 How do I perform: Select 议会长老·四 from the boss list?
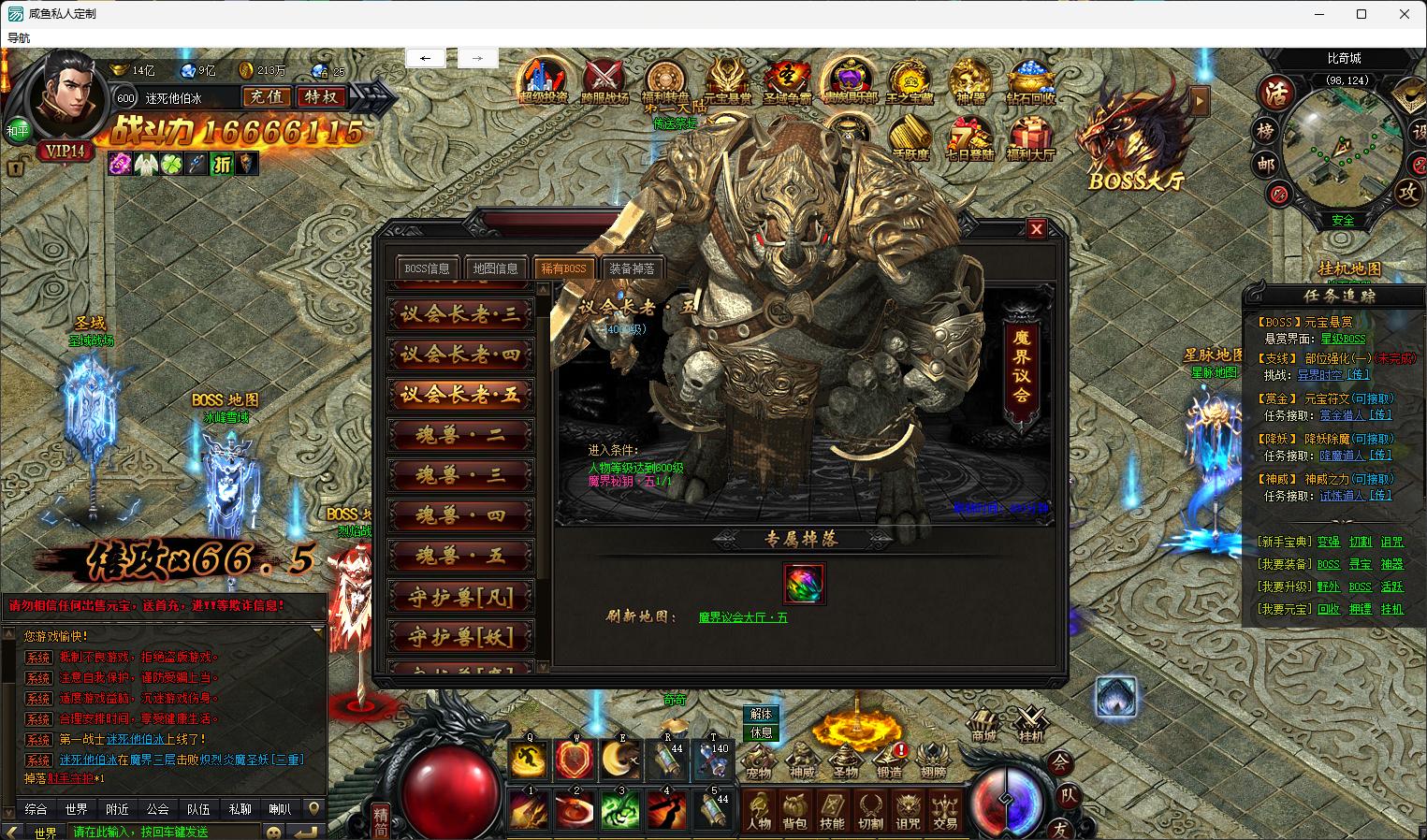(x=460, y=355)
